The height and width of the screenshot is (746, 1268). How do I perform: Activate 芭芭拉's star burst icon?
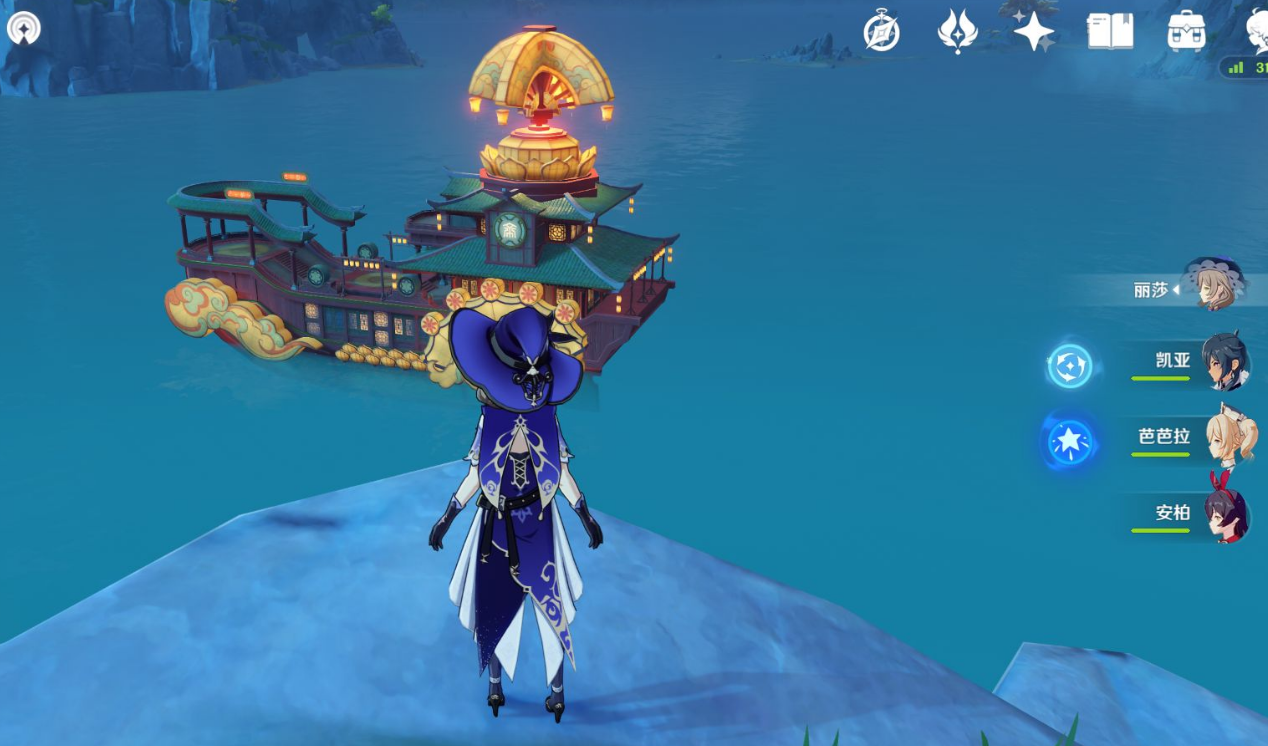coord(1069,441)
